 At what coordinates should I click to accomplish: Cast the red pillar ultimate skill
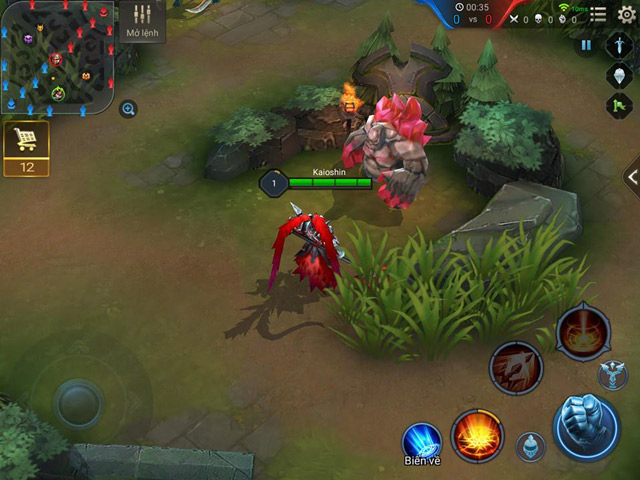tap(583, 332)
